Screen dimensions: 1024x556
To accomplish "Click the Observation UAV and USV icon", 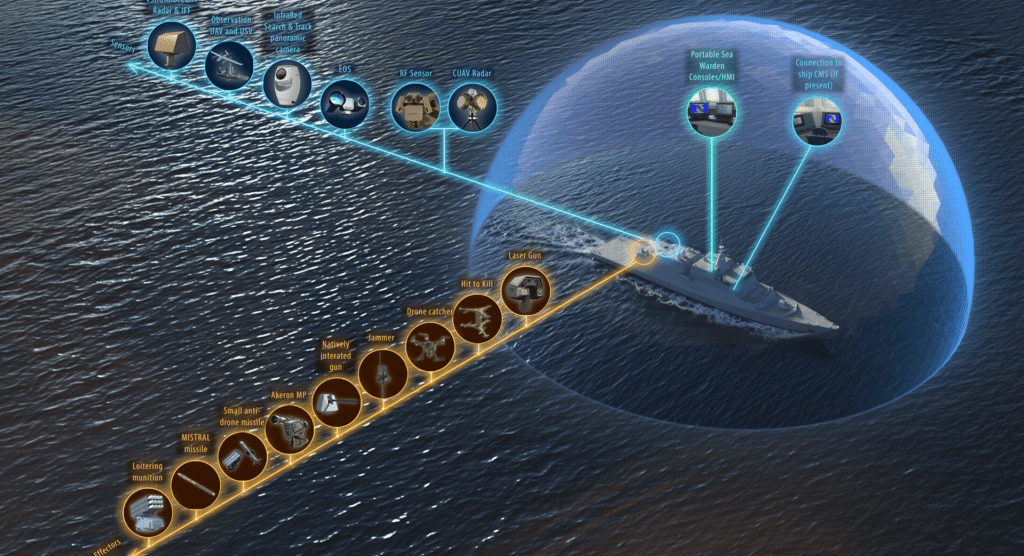I will [x=229, y=65].
